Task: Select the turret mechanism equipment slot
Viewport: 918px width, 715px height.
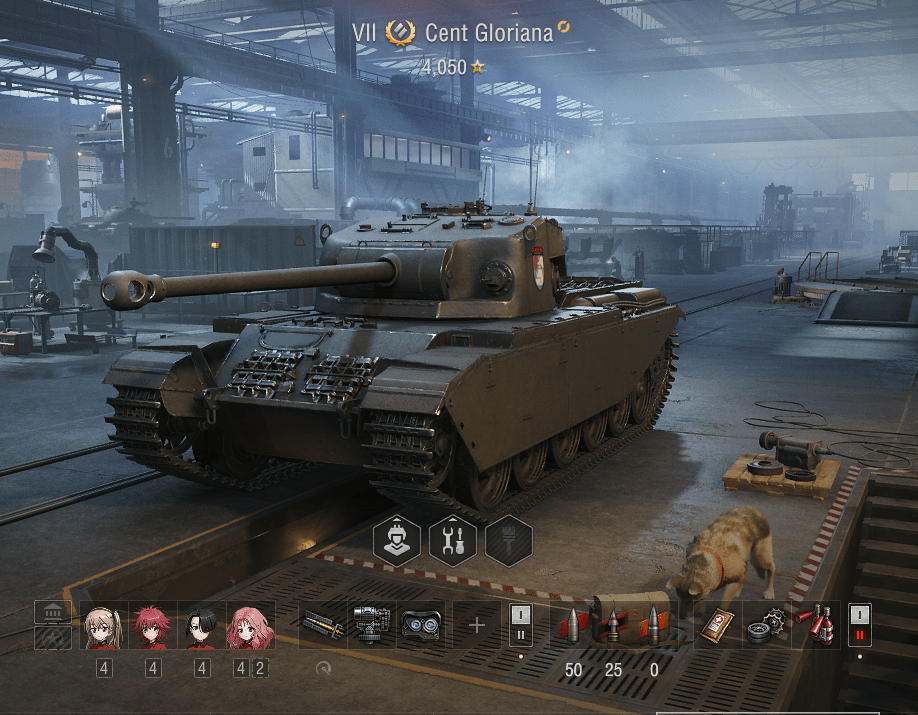Action: (x=372, y=625)
